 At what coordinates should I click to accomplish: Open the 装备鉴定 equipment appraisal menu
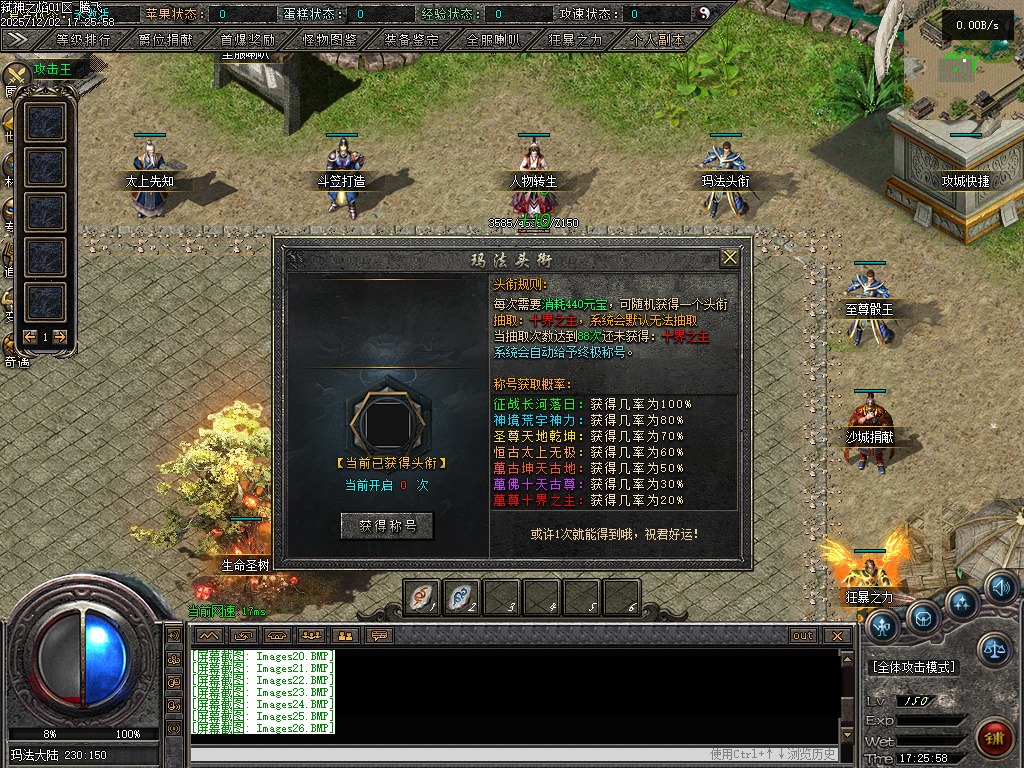(x=411, y=40)
